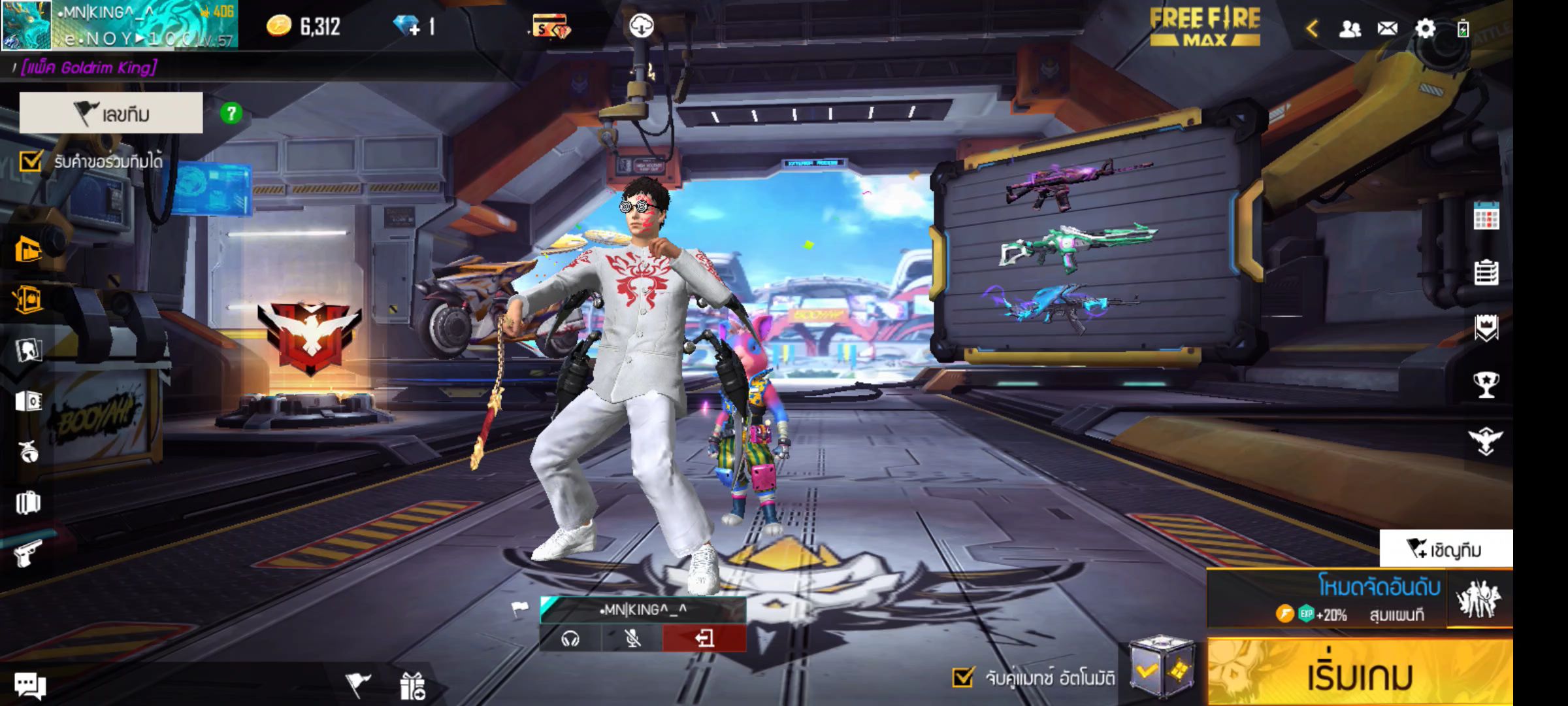Screen dimensions: 1568x706
Task: Invite teammates using the เชิญทีม button
Action: (x=1446, y=549)
